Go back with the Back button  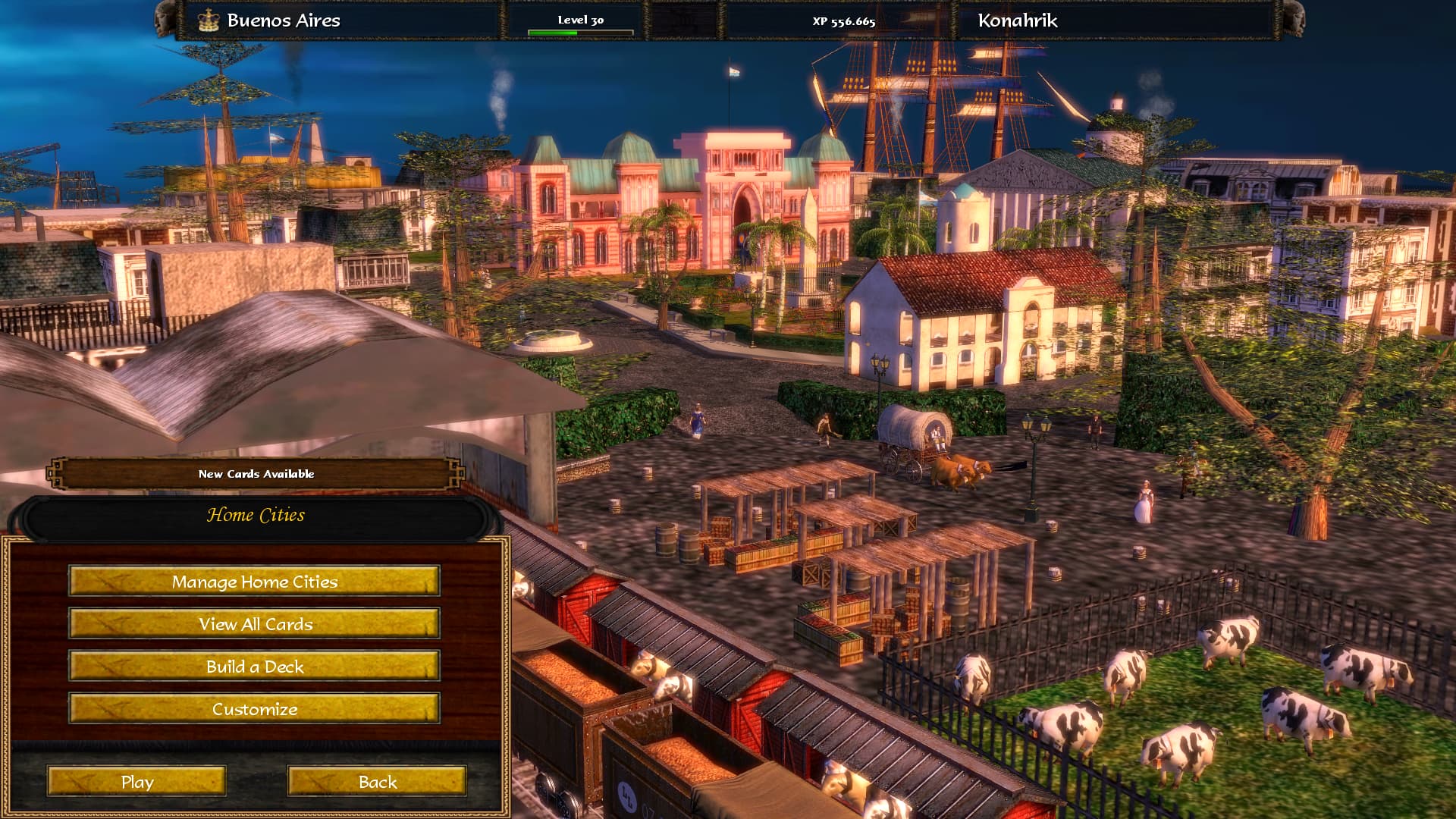pos(377,782)
